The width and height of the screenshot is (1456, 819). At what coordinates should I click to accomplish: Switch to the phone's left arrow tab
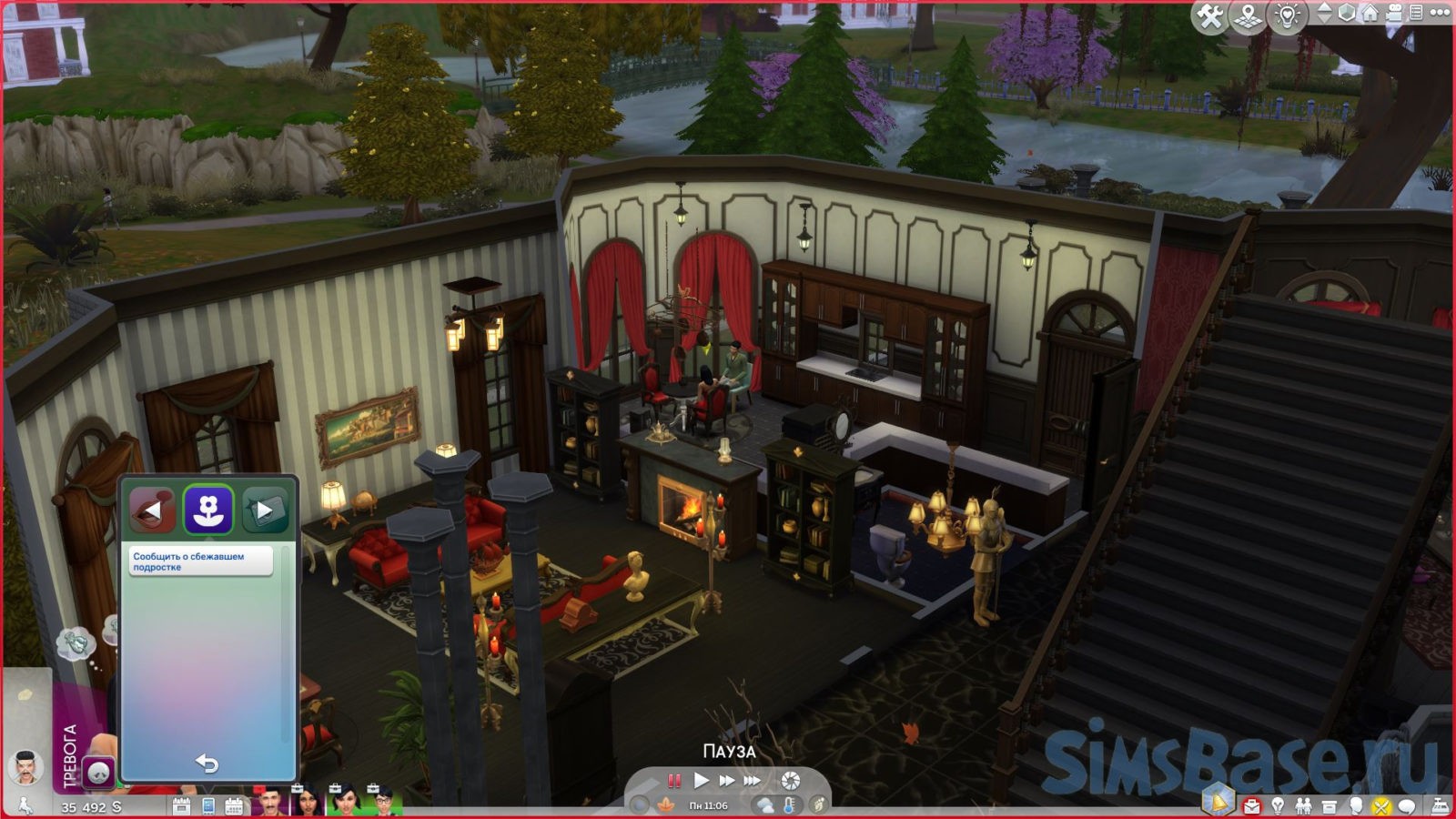coord(152,511)
